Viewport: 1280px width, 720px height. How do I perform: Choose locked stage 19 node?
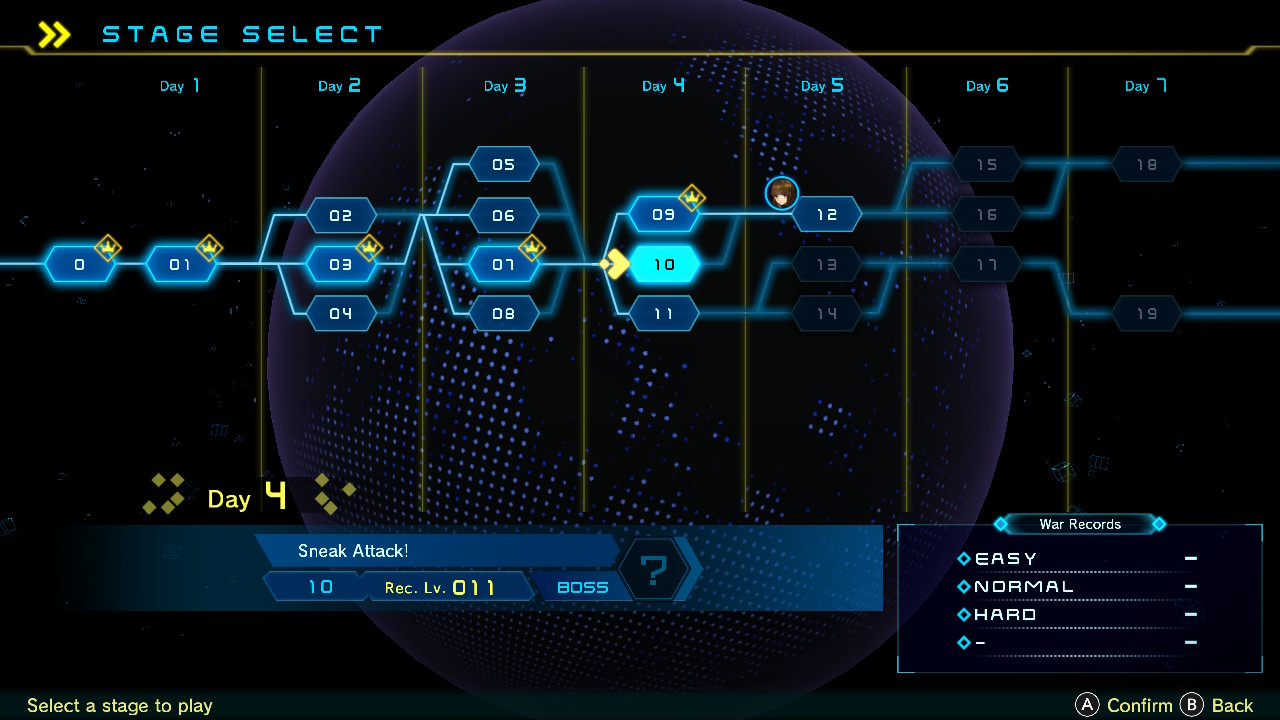(1147, 314)
